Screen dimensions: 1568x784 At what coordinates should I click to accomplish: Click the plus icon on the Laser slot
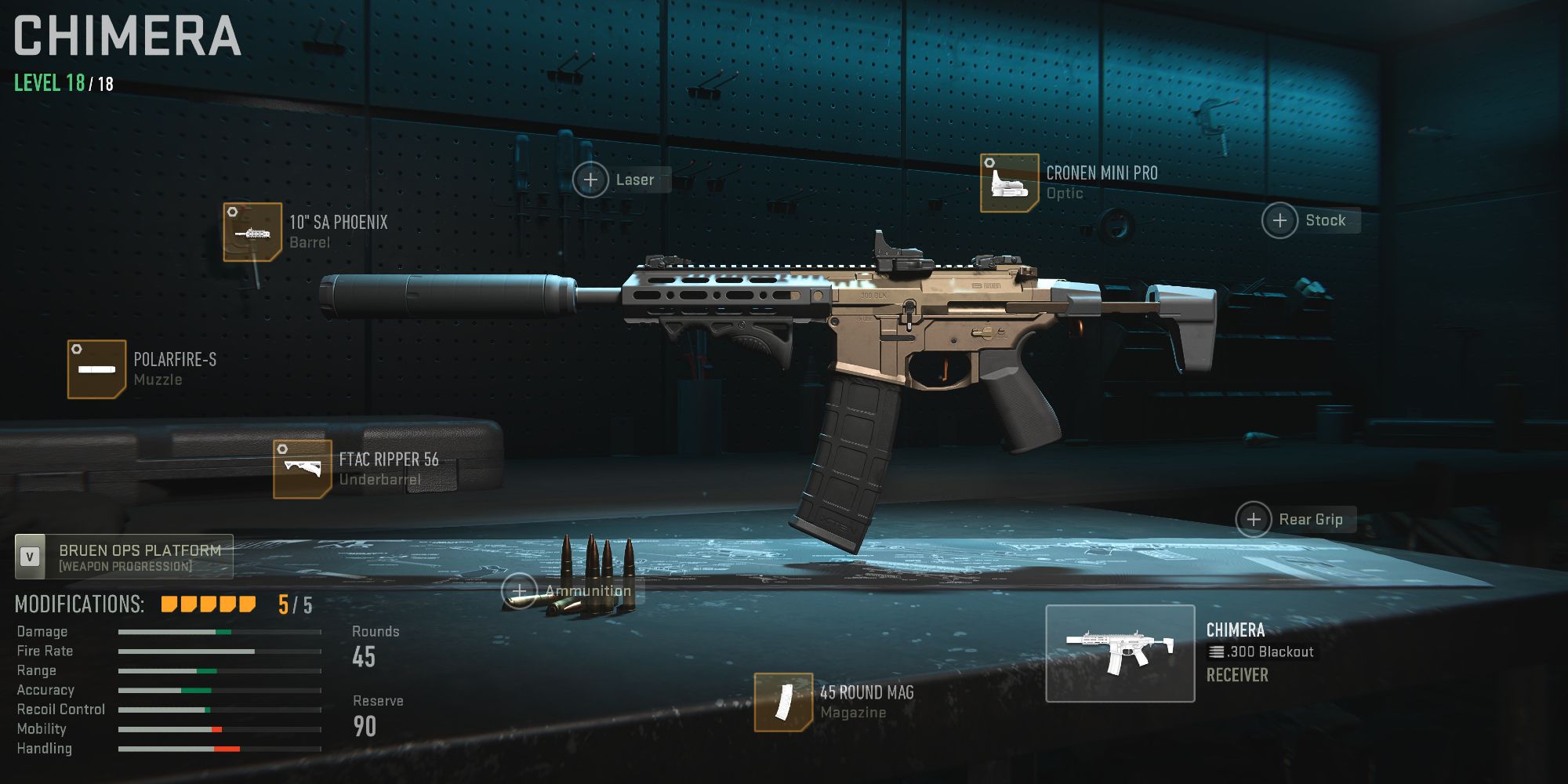(x=590, y=180)
